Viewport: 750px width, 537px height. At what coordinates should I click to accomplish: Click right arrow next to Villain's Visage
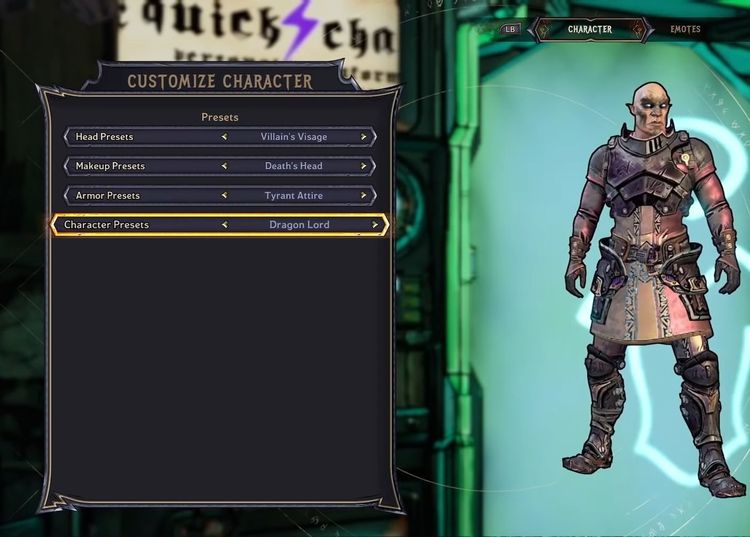(364, 137)
